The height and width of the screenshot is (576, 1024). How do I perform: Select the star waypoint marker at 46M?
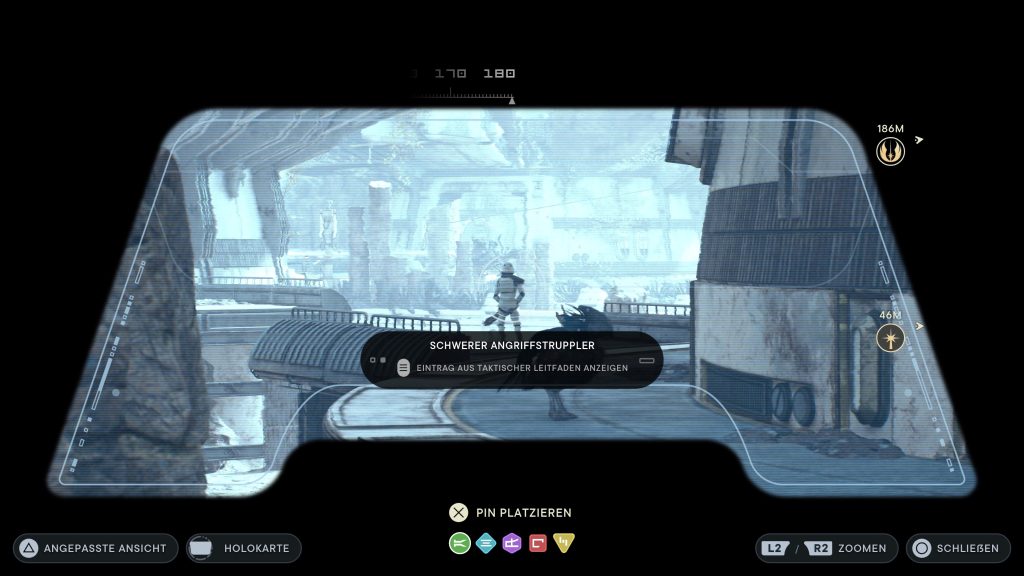pos(890,338)
